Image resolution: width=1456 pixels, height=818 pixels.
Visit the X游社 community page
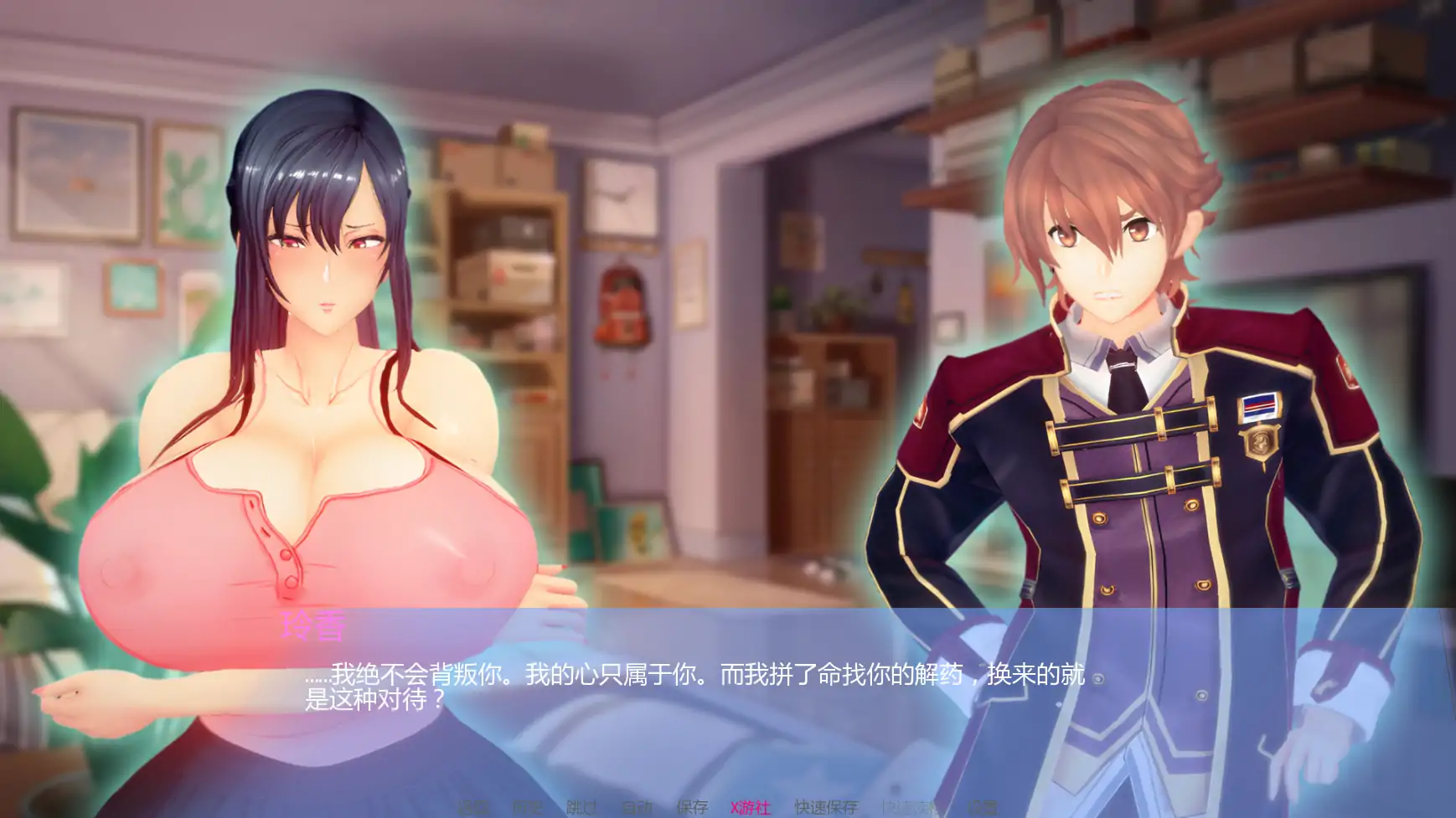pyautogui.click(x=750, y=807)
